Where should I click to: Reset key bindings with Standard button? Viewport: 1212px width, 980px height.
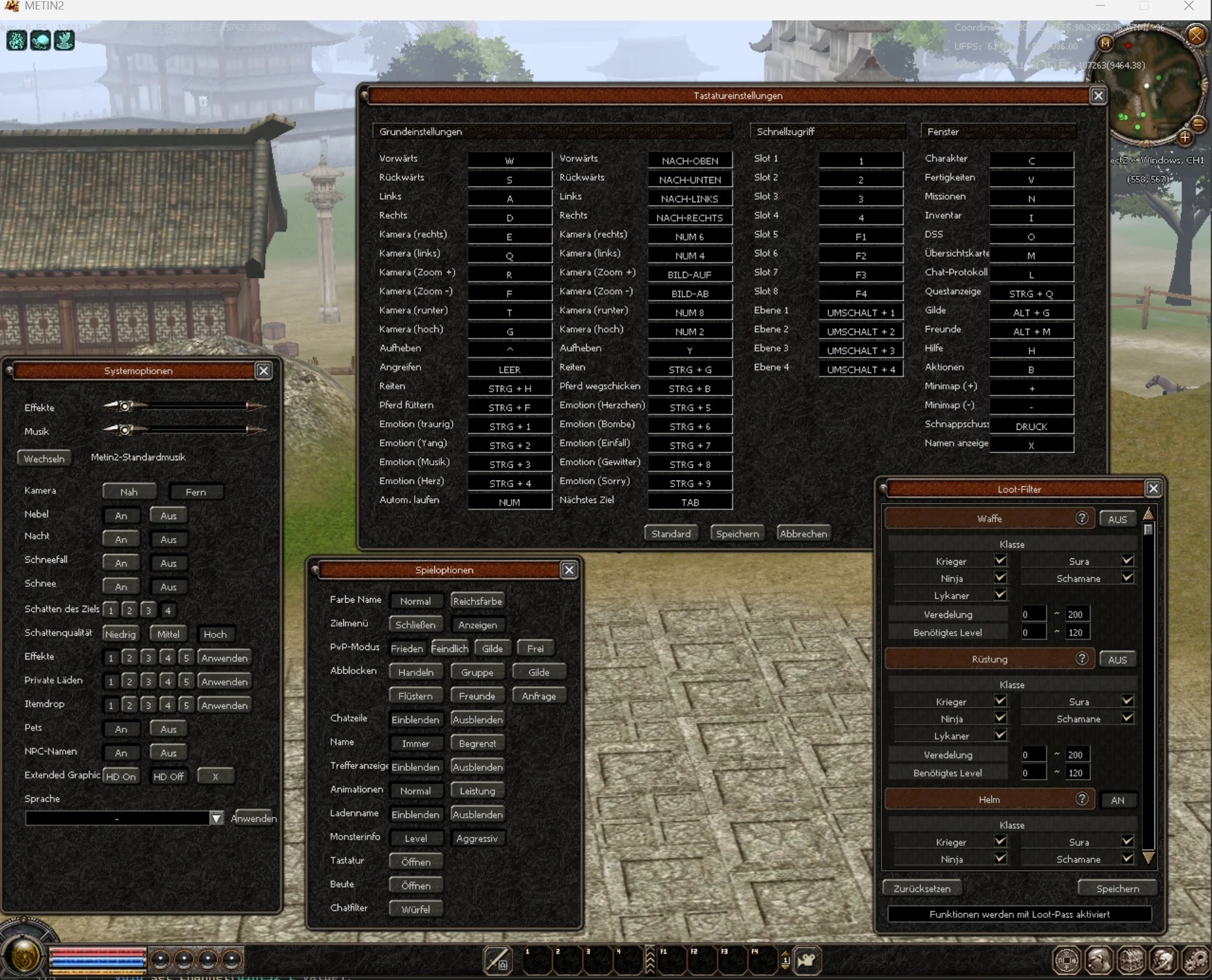tap(671, 534)
